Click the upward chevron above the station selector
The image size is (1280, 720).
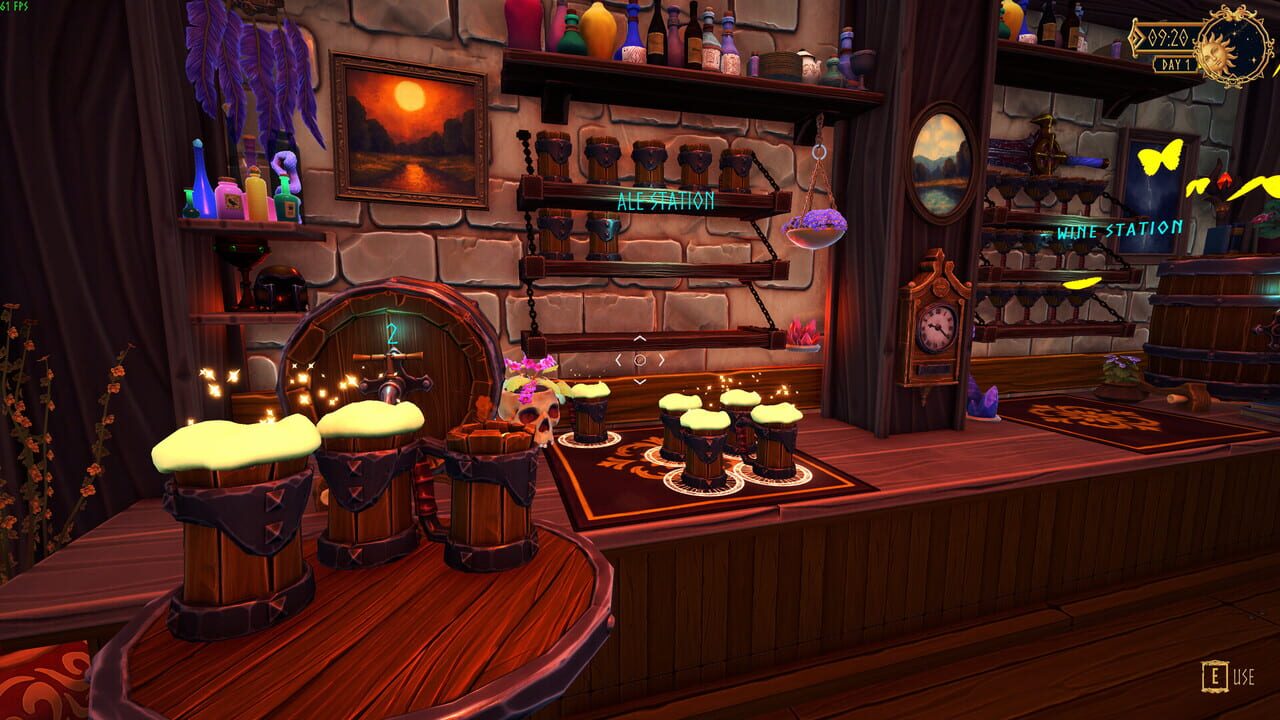(639, 338)
